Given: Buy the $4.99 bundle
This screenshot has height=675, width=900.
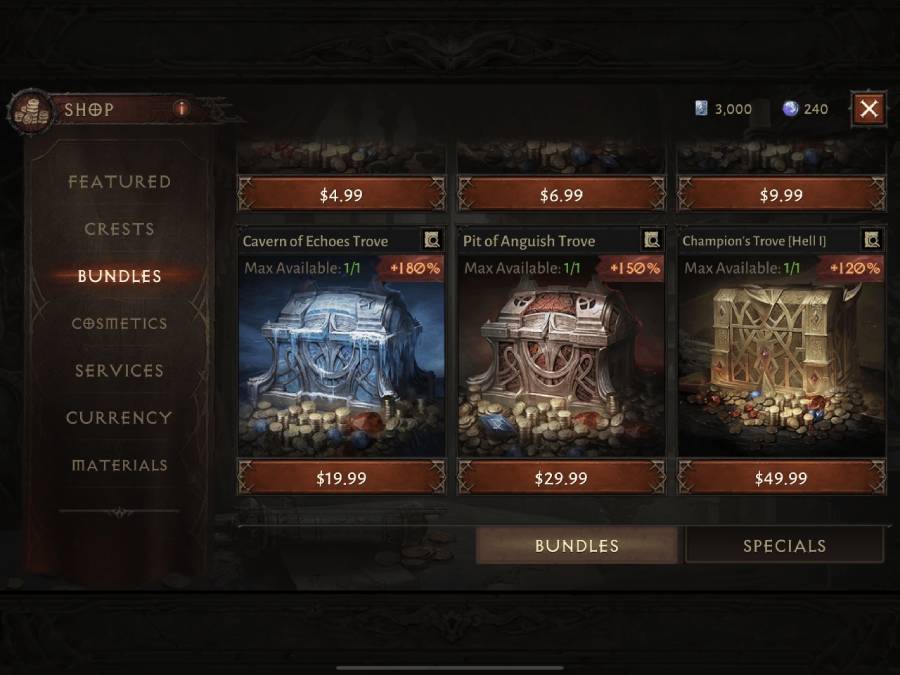Looking at the screenshot, I should coord(341,195).
